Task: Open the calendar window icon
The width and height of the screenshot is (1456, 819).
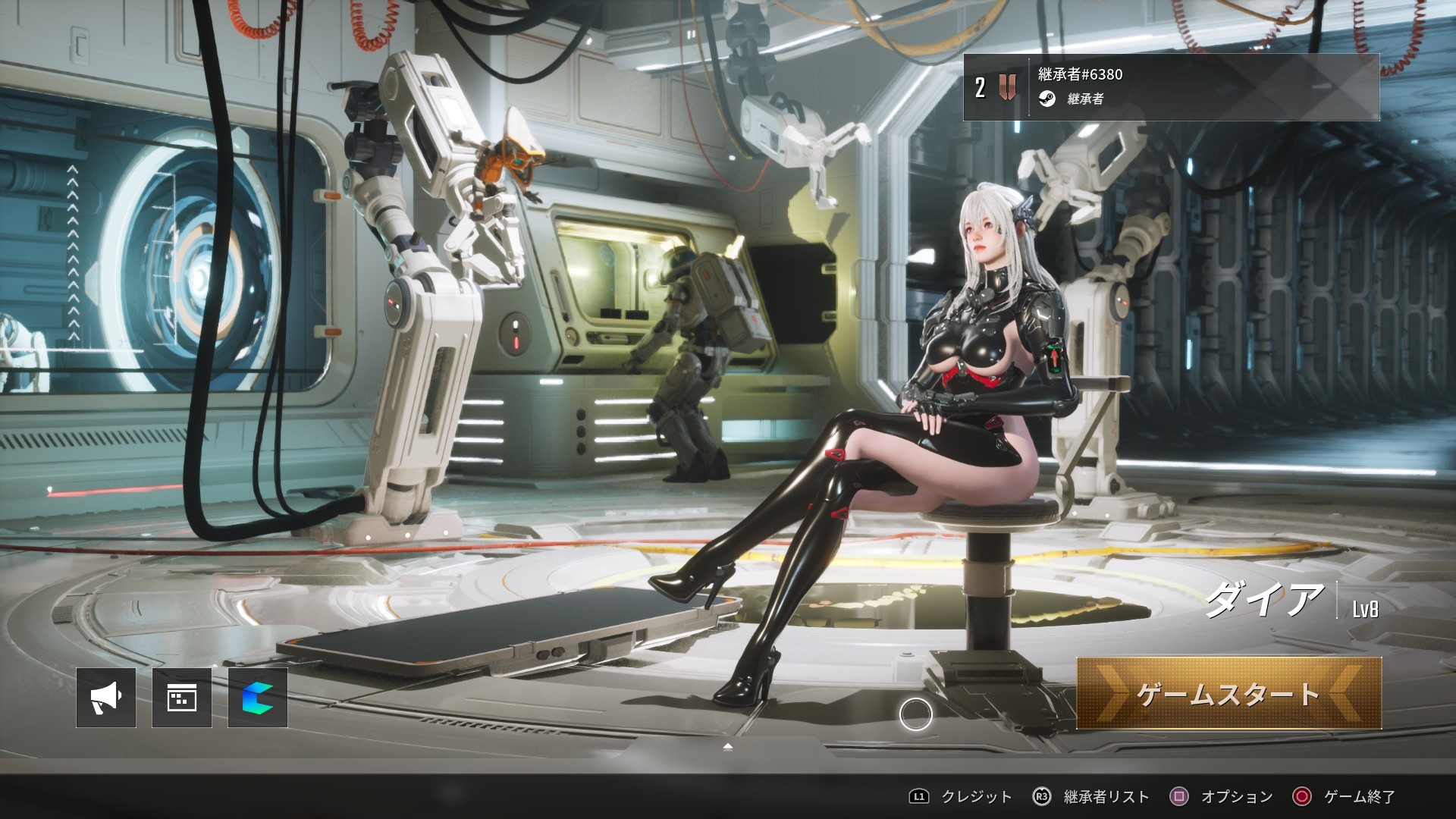Action: click(182, 698)
